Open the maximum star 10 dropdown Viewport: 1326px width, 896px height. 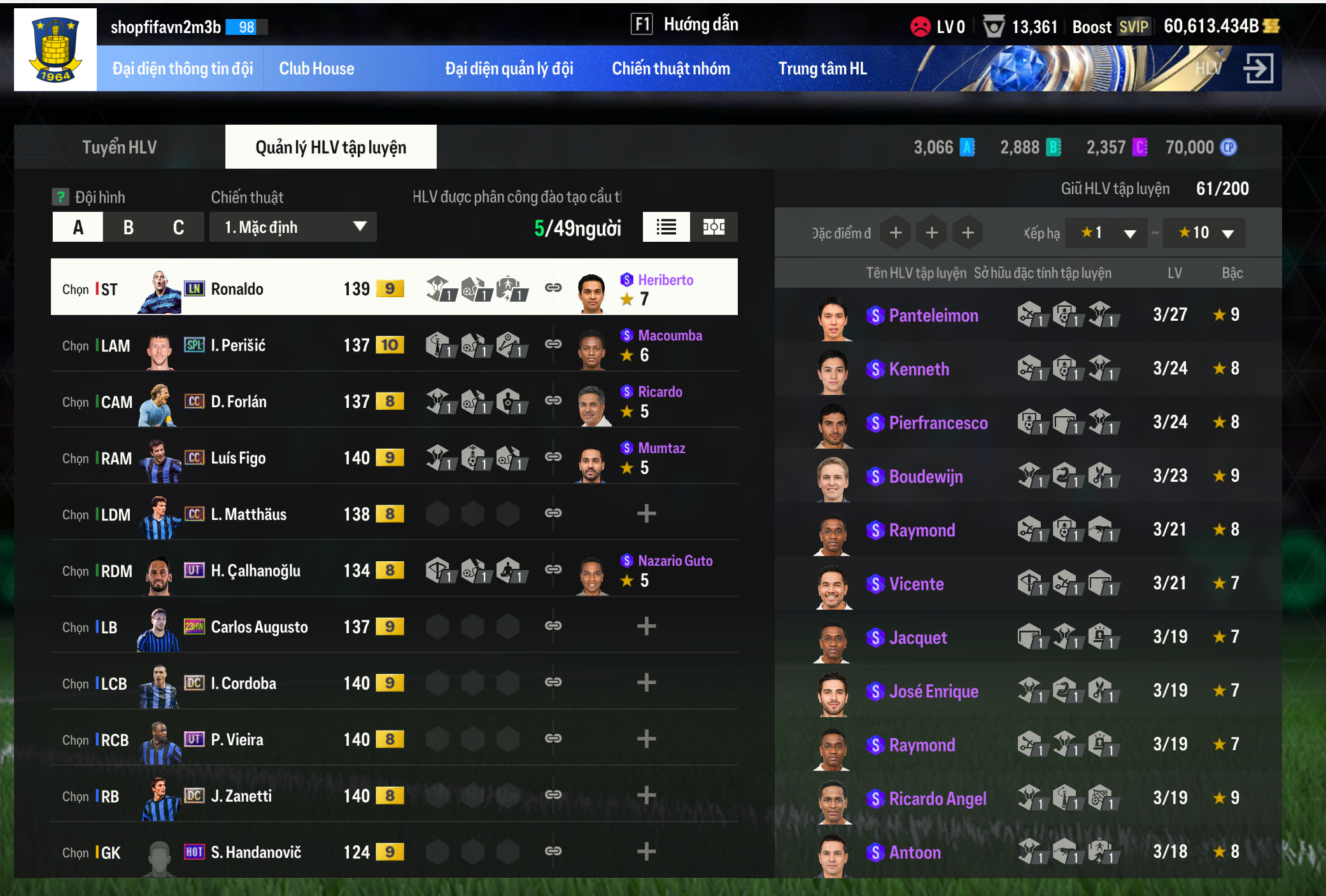pos(1204,233)
